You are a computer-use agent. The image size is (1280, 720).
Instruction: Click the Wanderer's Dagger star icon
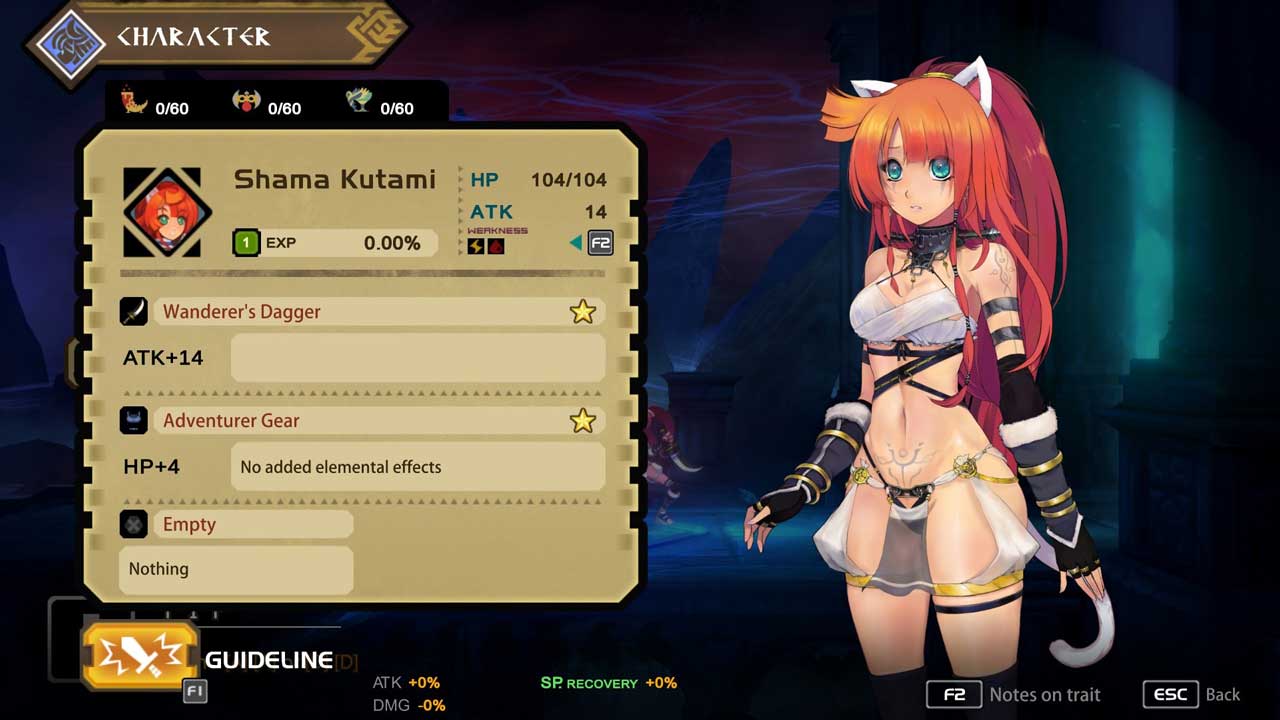pyautogui.click(x=582, y=312)
